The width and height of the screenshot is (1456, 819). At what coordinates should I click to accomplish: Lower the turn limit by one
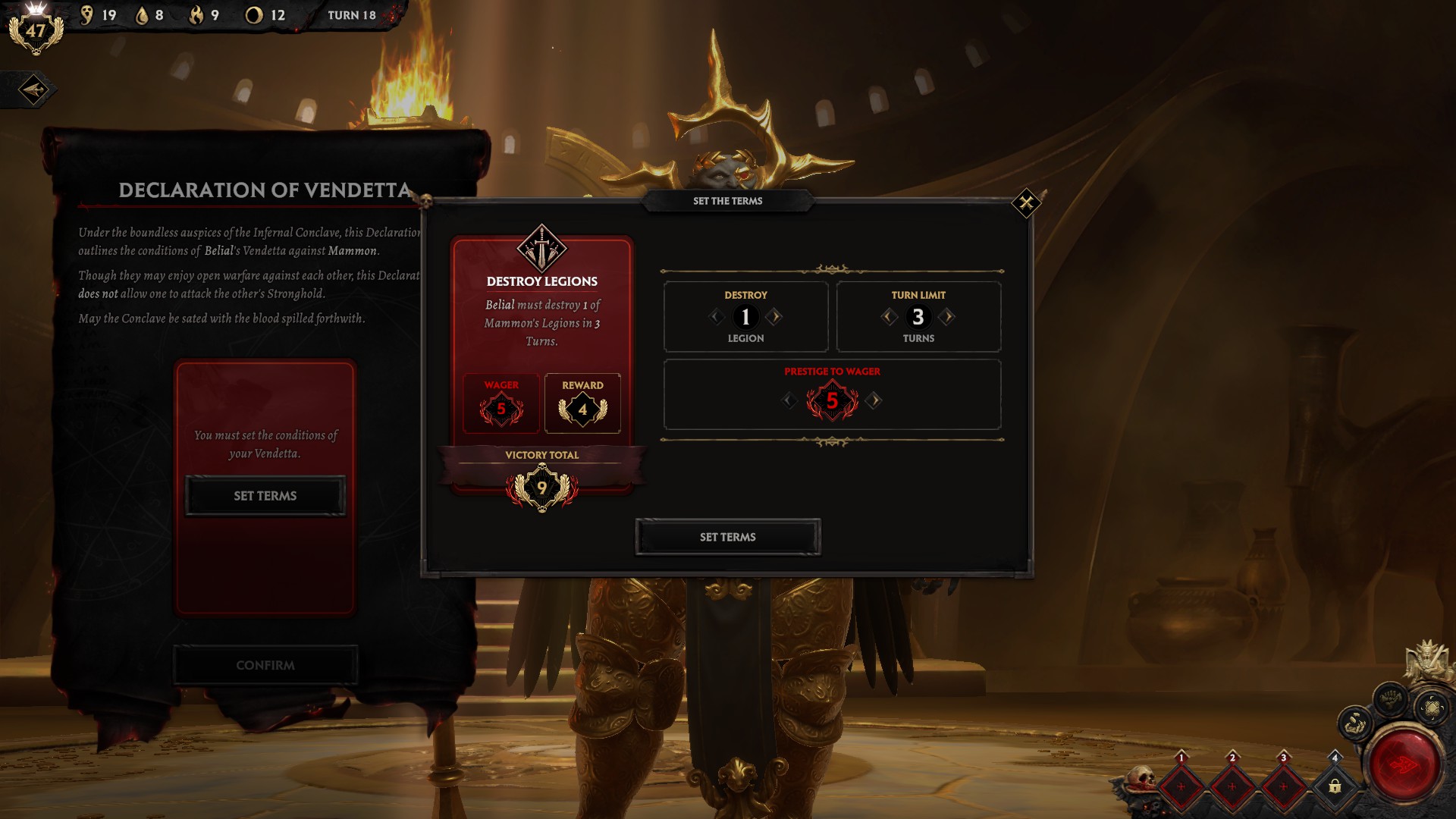tap(889, 316)
